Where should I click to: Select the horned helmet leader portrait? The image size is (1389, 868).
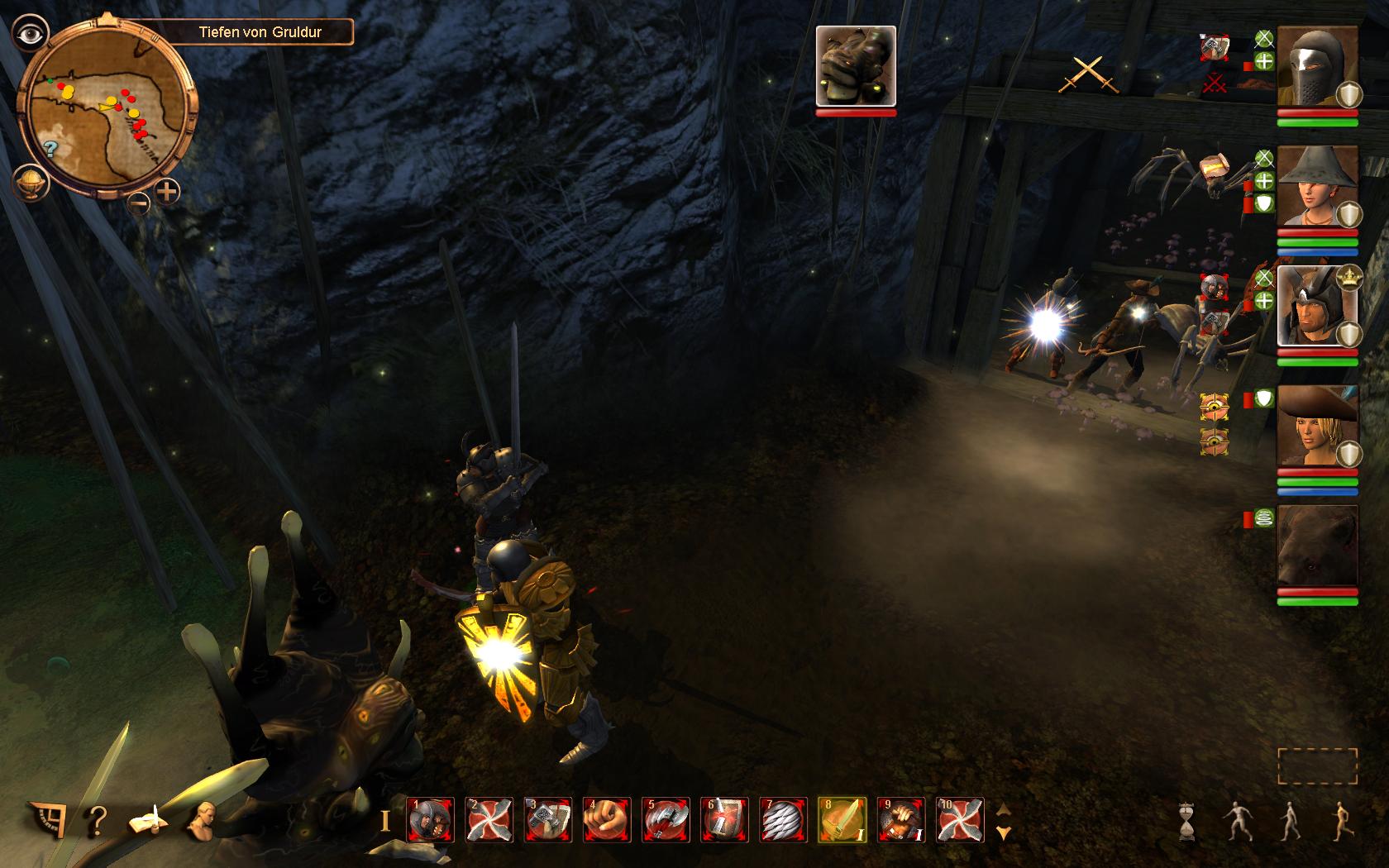click(1317, 306)
